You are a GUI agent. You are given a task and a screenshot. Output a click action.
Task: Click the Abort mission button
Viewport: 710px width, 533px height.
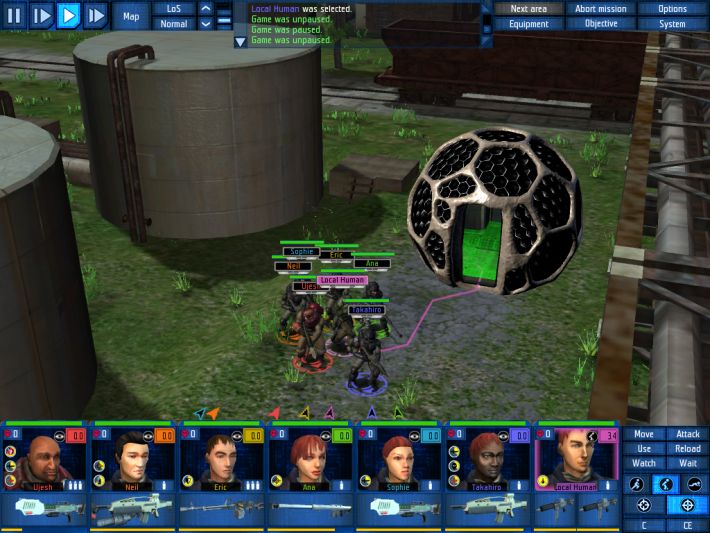pos(601,9)
